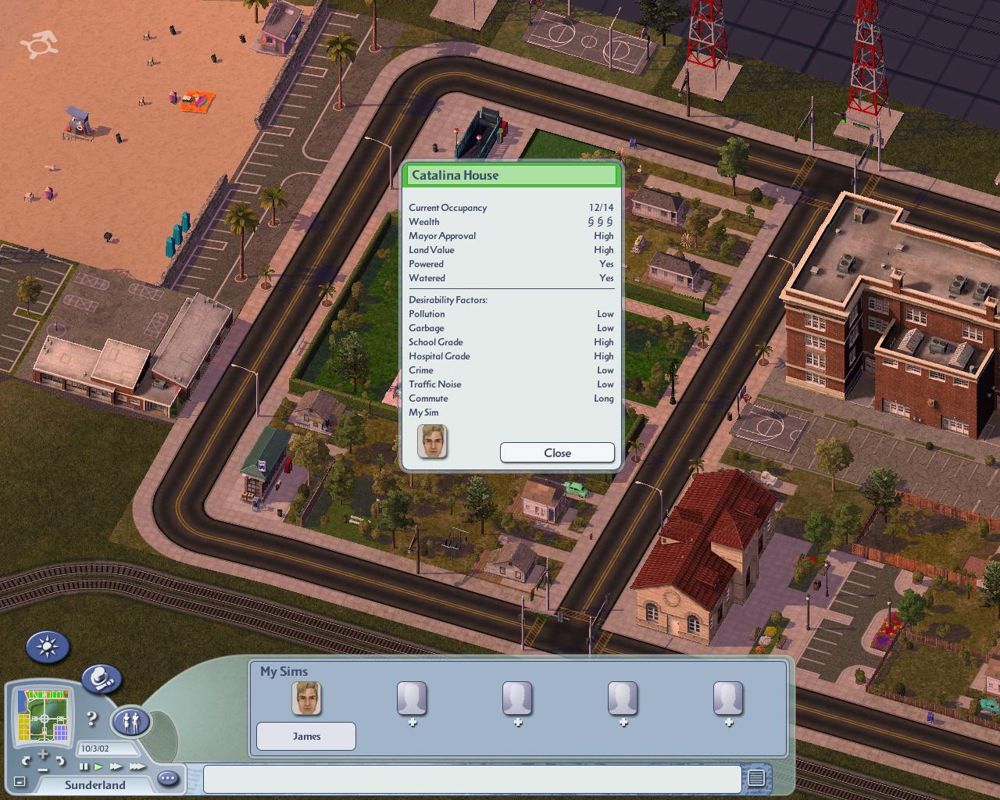1000x800 pixels.
Task: Click the Sim portrait in Catalina House panel
Action: pyautogui.click(x=432, y=441)
